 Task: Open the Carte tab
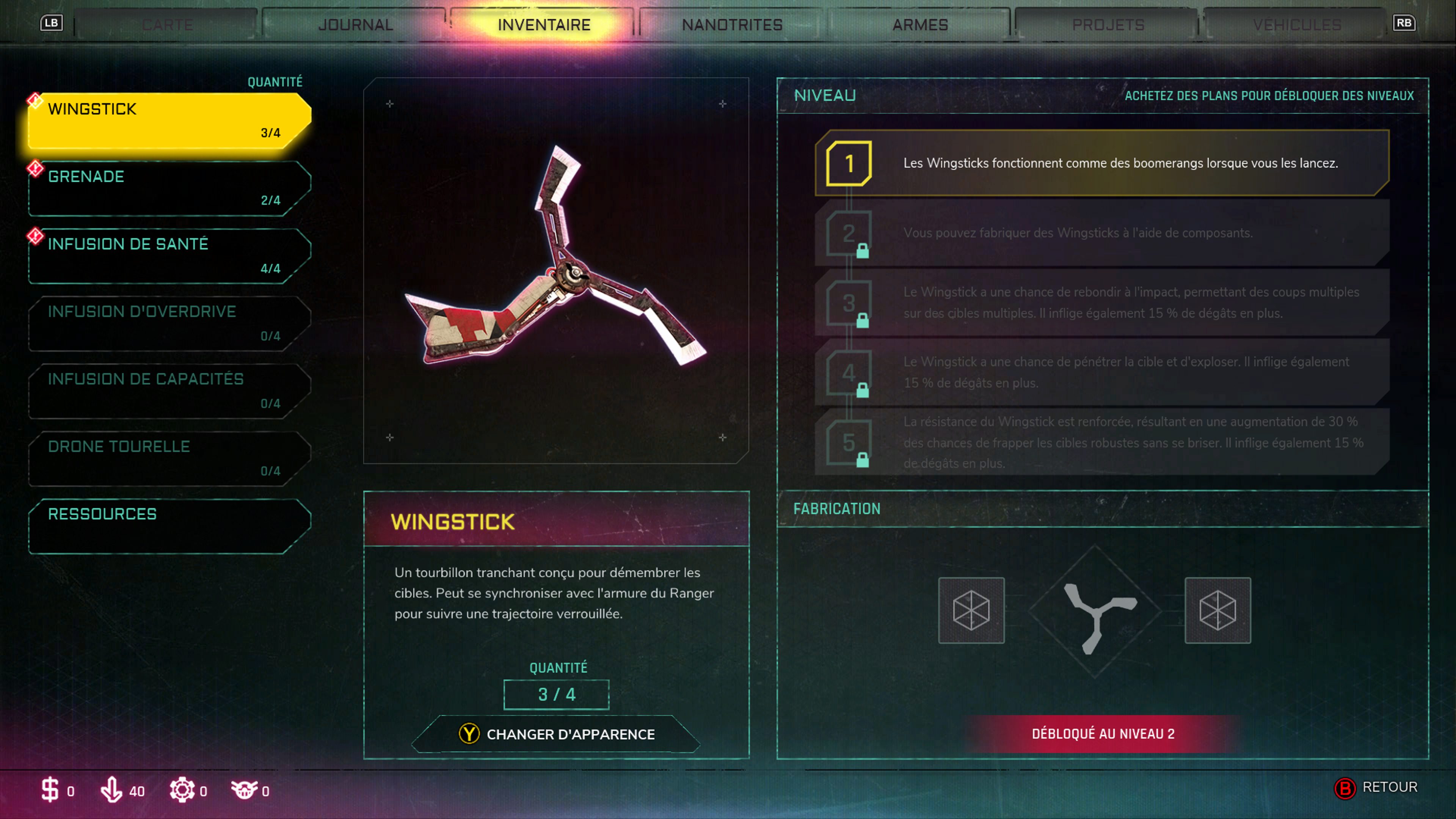167,25
